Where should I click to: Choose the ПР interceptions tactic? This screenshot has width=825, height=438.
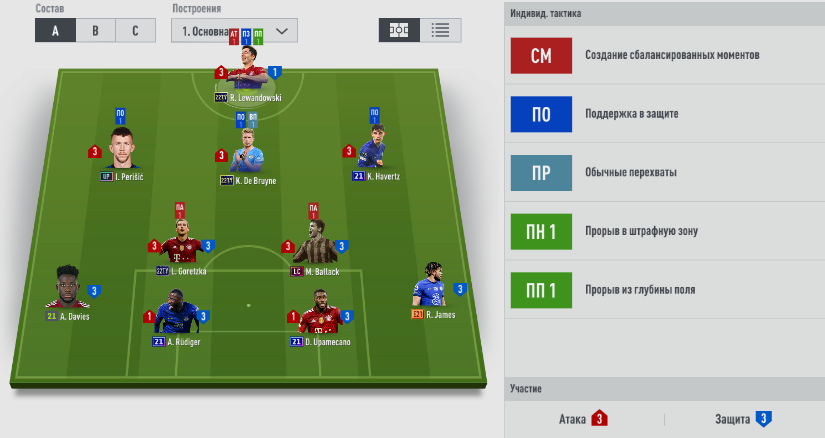[x=540, y=172]
